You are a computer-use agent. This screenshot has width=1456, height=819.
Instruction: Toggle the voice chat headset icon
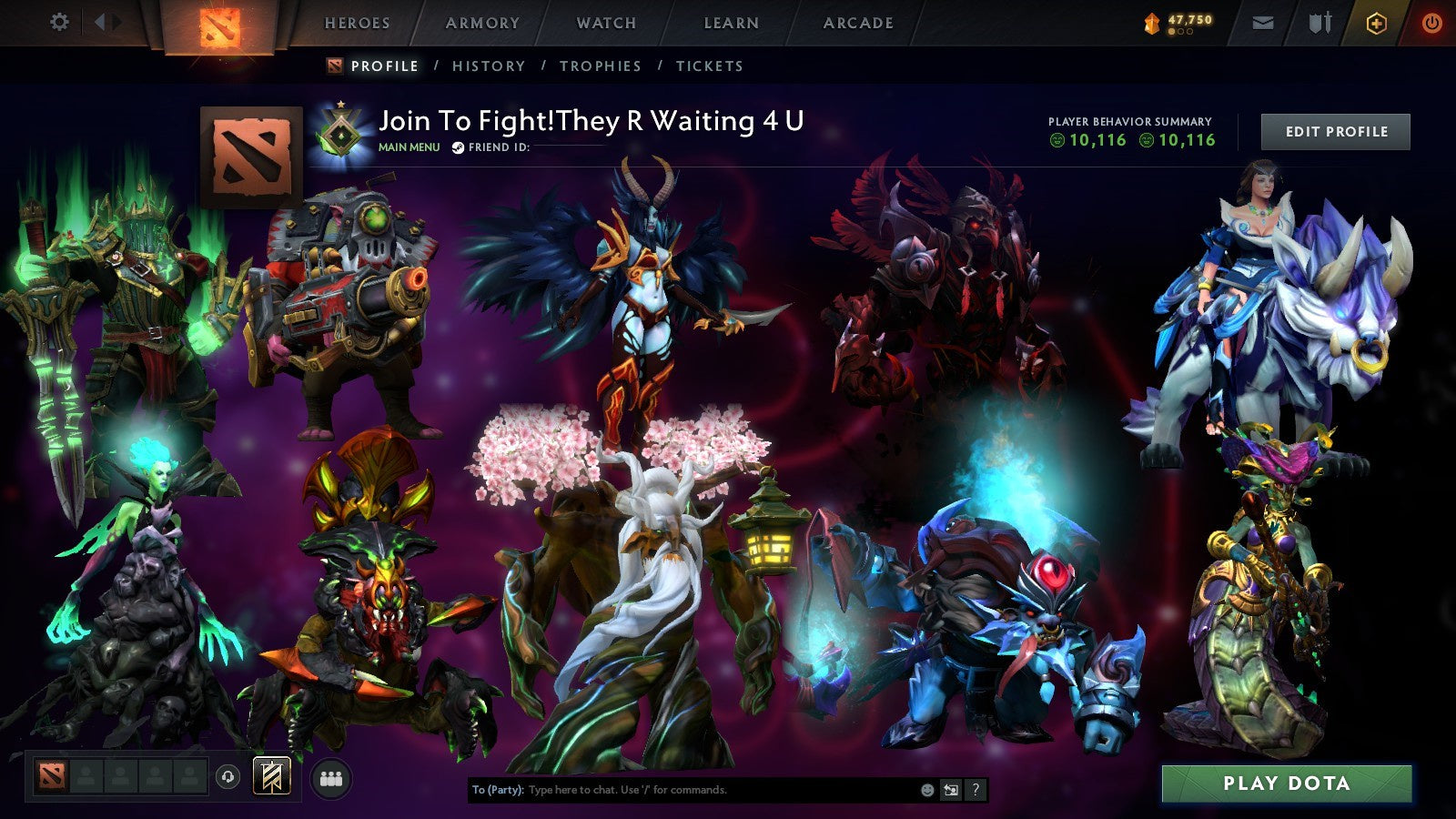[x=227, y=775]
